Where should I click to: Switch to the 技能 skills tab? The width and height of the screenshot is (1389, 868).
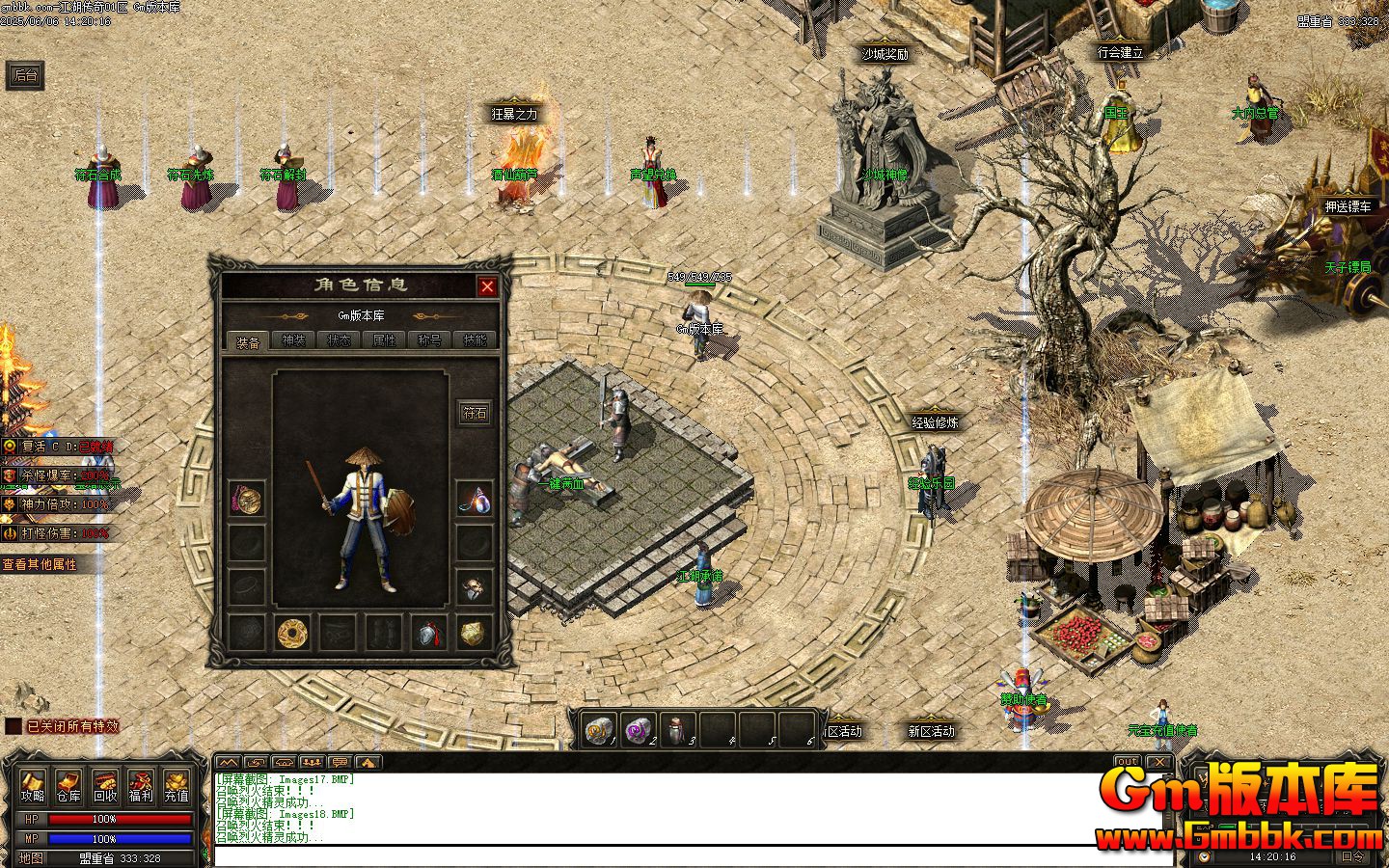[x=475, y=340]
